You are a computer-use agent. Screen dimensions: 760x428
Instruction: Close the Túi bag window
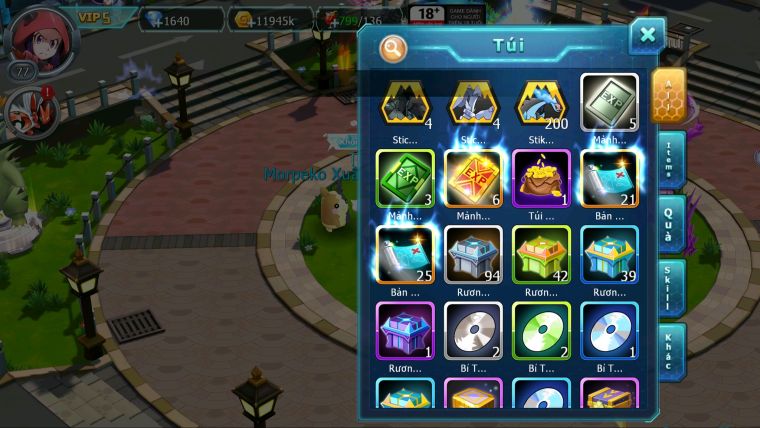(x=647, y=36)
